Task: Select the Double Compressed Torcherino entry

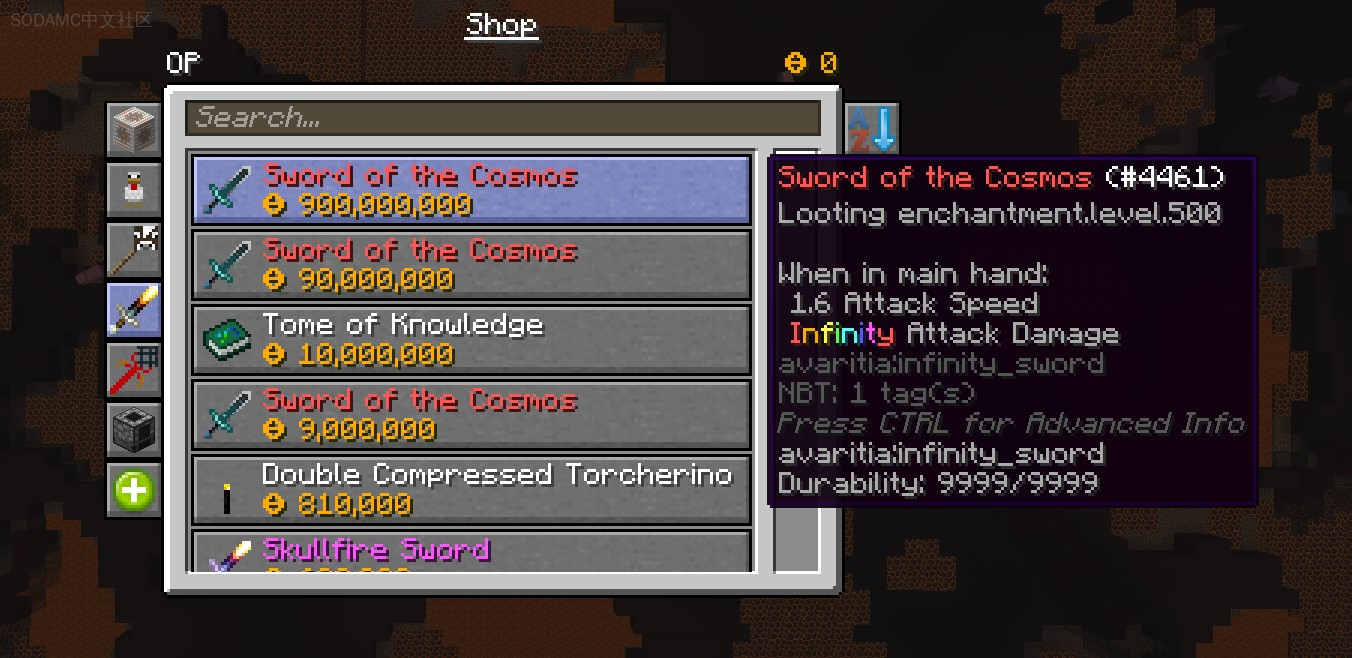Action: (x=471, y=489)
